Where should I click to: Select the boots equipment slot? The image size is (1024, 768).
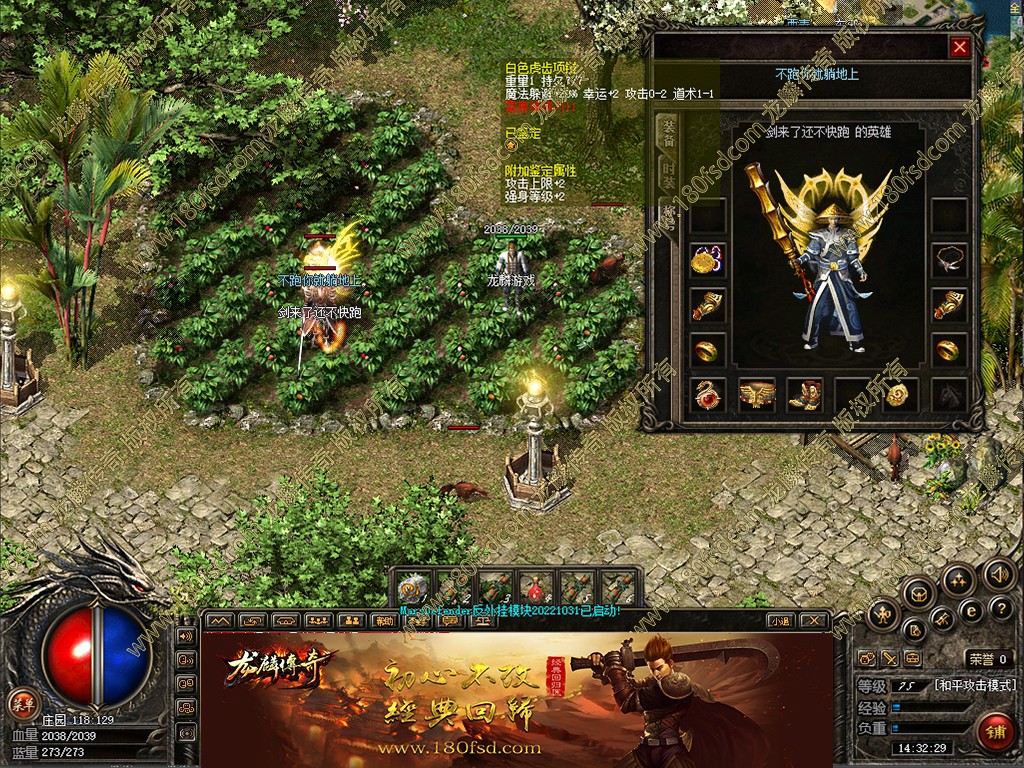[x=805, y=395]
